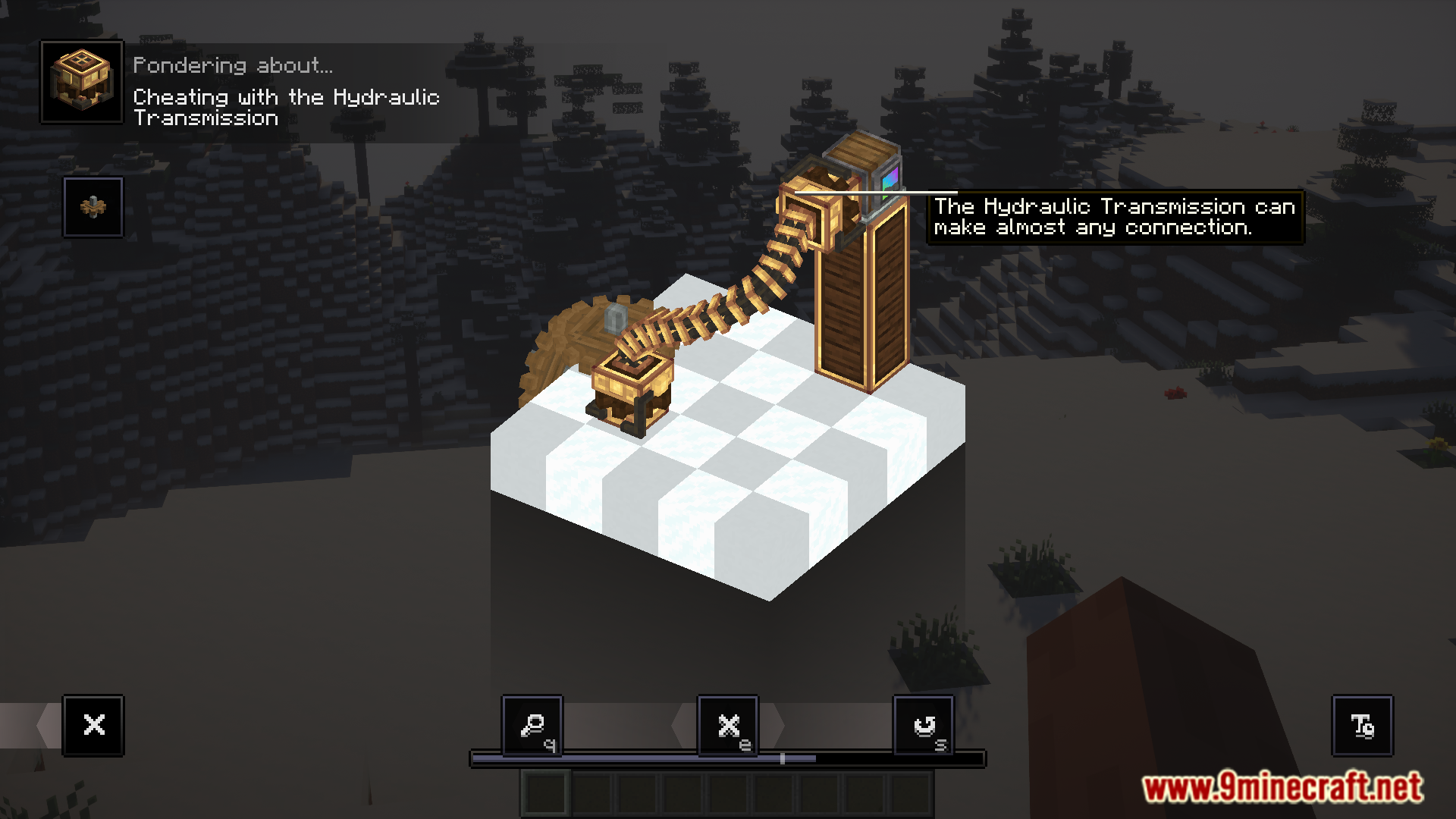Toggle the text comfort reading mode button
Viewport: 1456px width, 819px height.
coord(1362,725)
